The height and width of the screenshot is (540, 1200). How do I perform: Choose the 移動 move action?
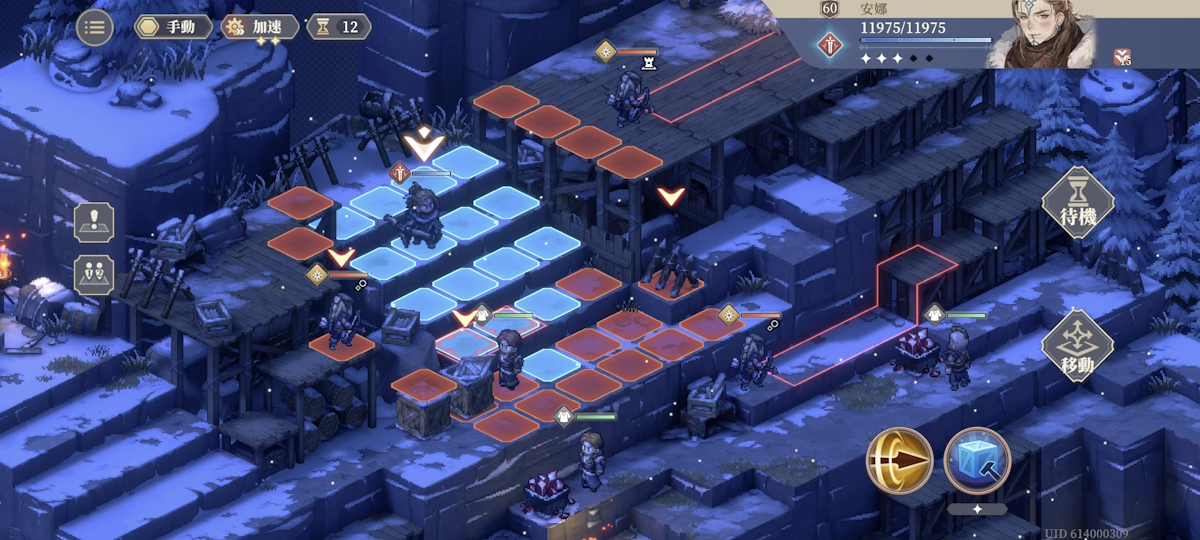click(x=1078, y=346)
